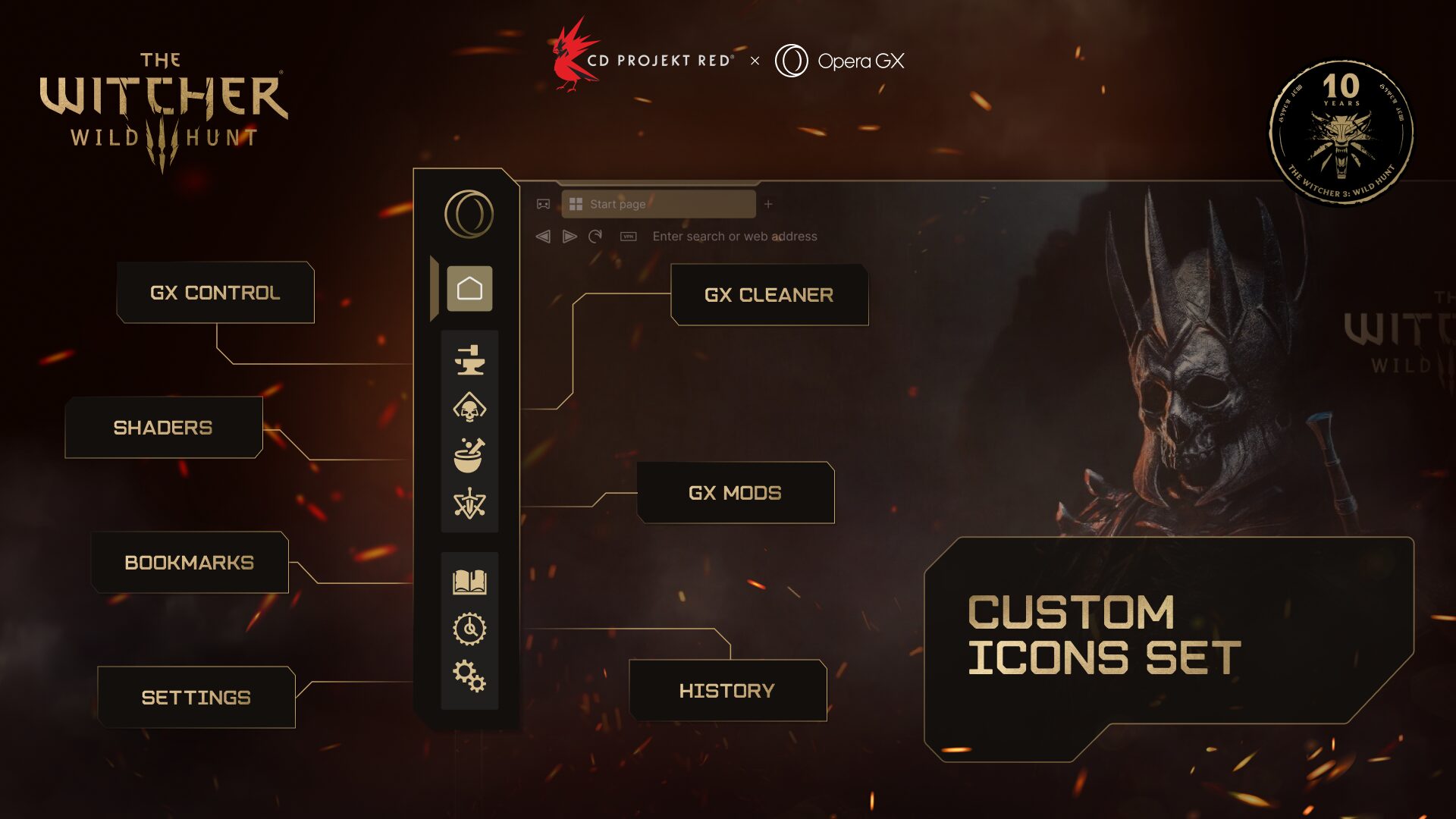1456x819 pixels.
Task: Reload the page with refresh icon
Action: [x=596, y=237]
